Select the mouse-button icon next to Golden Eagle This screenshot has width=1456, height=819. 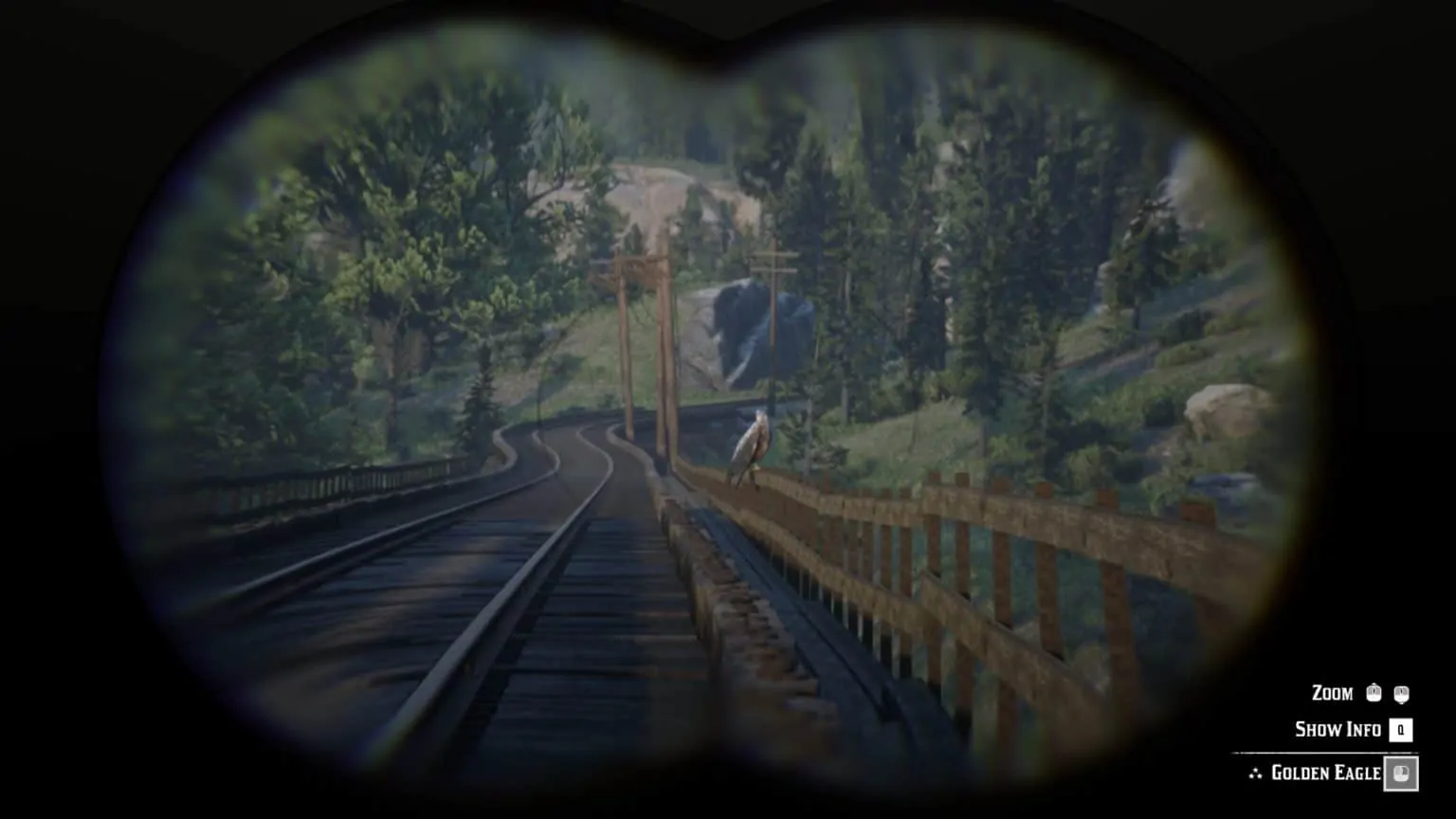[x=1401, y=773]
